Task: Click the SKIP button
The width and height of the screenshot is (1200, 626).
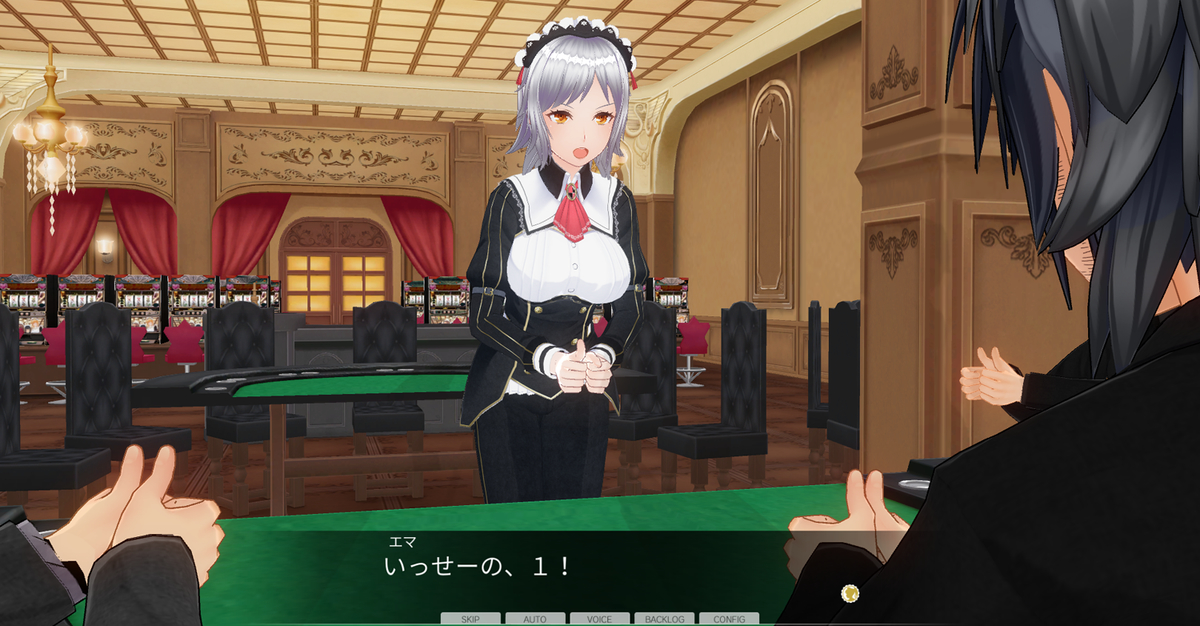Action: pyautogui.click(x=470, y=619)
